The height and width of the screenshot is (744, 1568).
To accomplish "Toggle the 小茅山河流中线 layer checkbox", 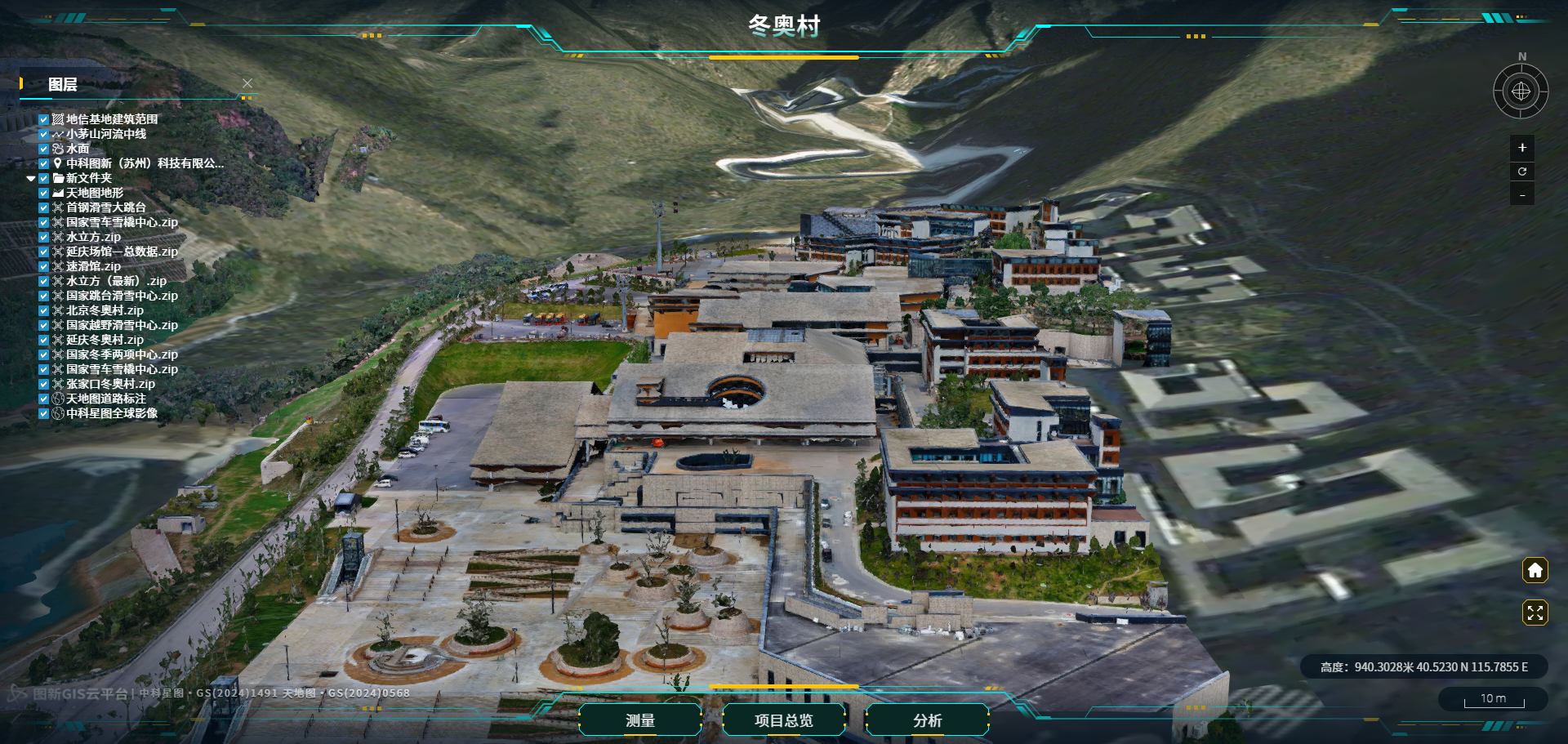I will click(x=44, y=134).
